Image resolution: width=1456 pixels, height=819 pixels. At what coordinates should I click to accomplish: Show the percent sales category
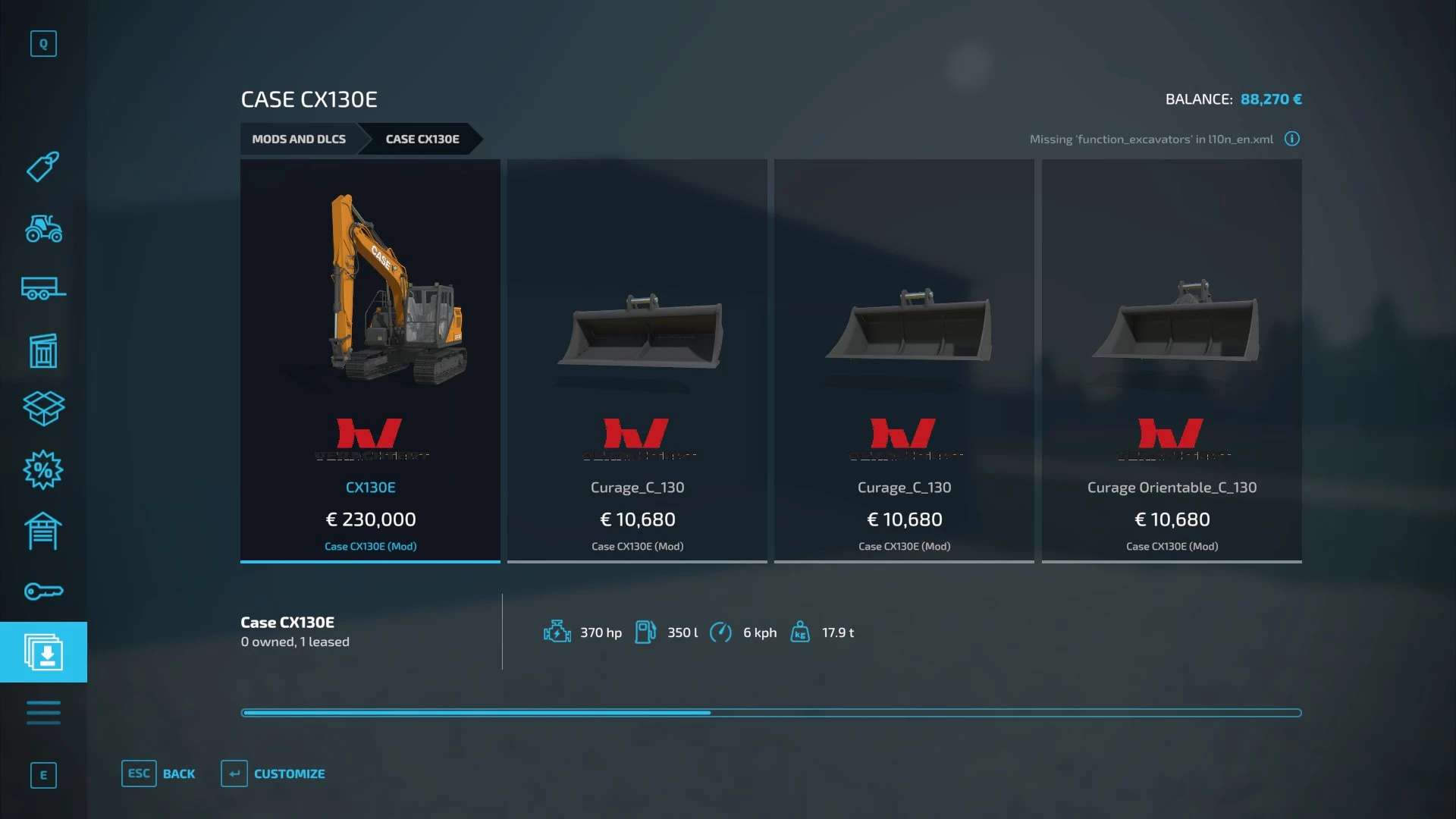(43, 470)
